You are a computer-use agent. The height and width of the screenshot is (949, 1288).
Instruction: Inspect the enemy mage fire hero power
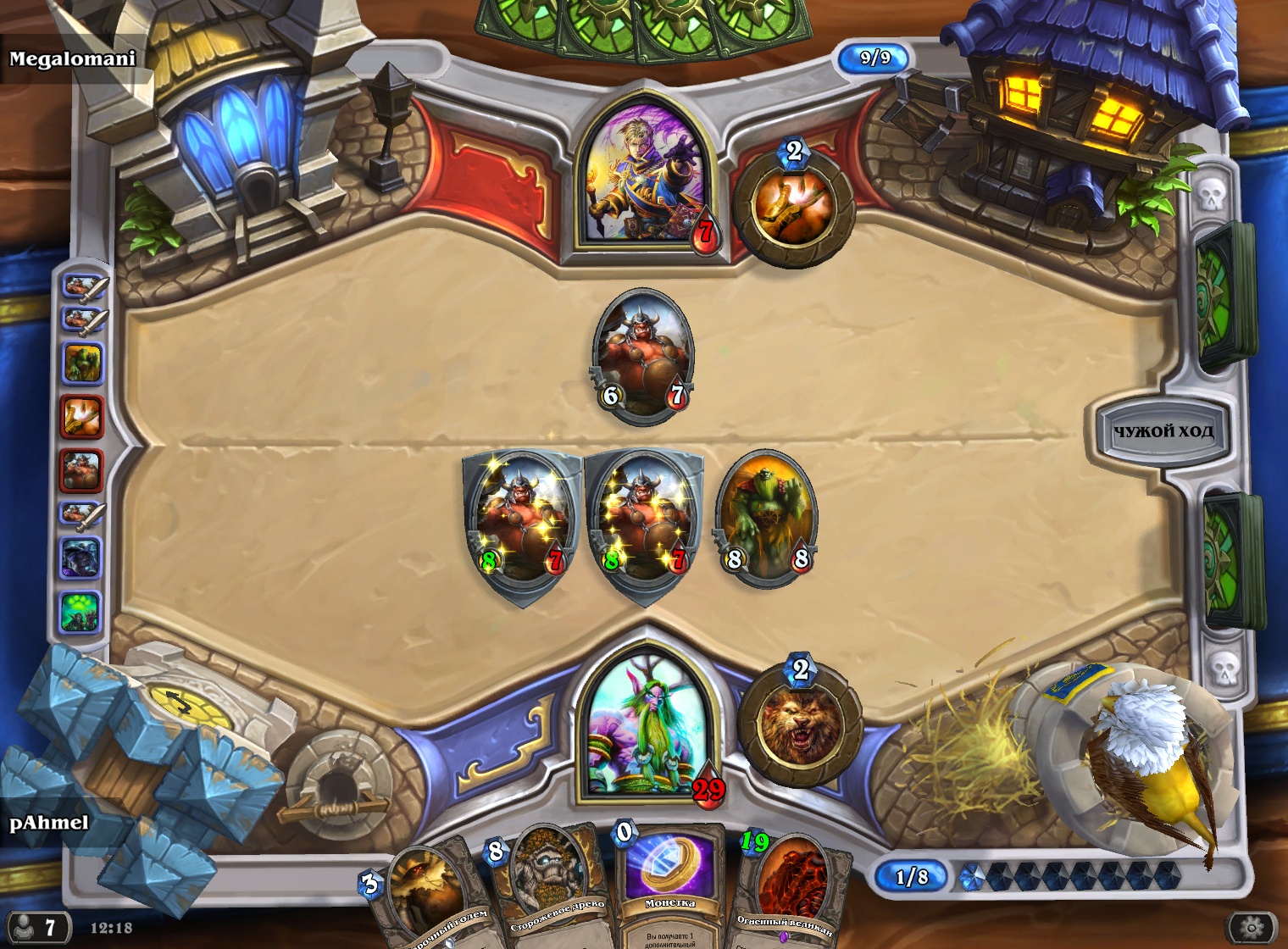point(793,208)
